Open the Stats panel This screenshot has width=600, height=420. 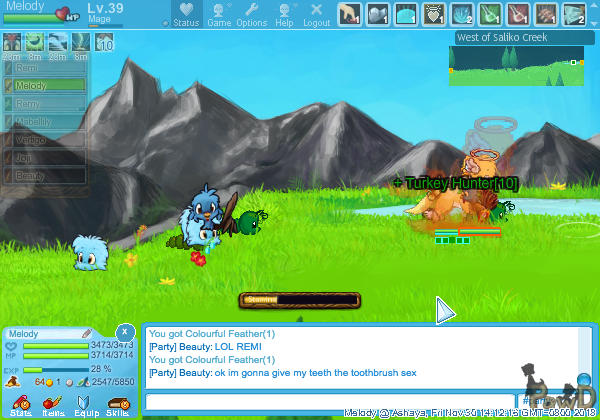(21, 404)
